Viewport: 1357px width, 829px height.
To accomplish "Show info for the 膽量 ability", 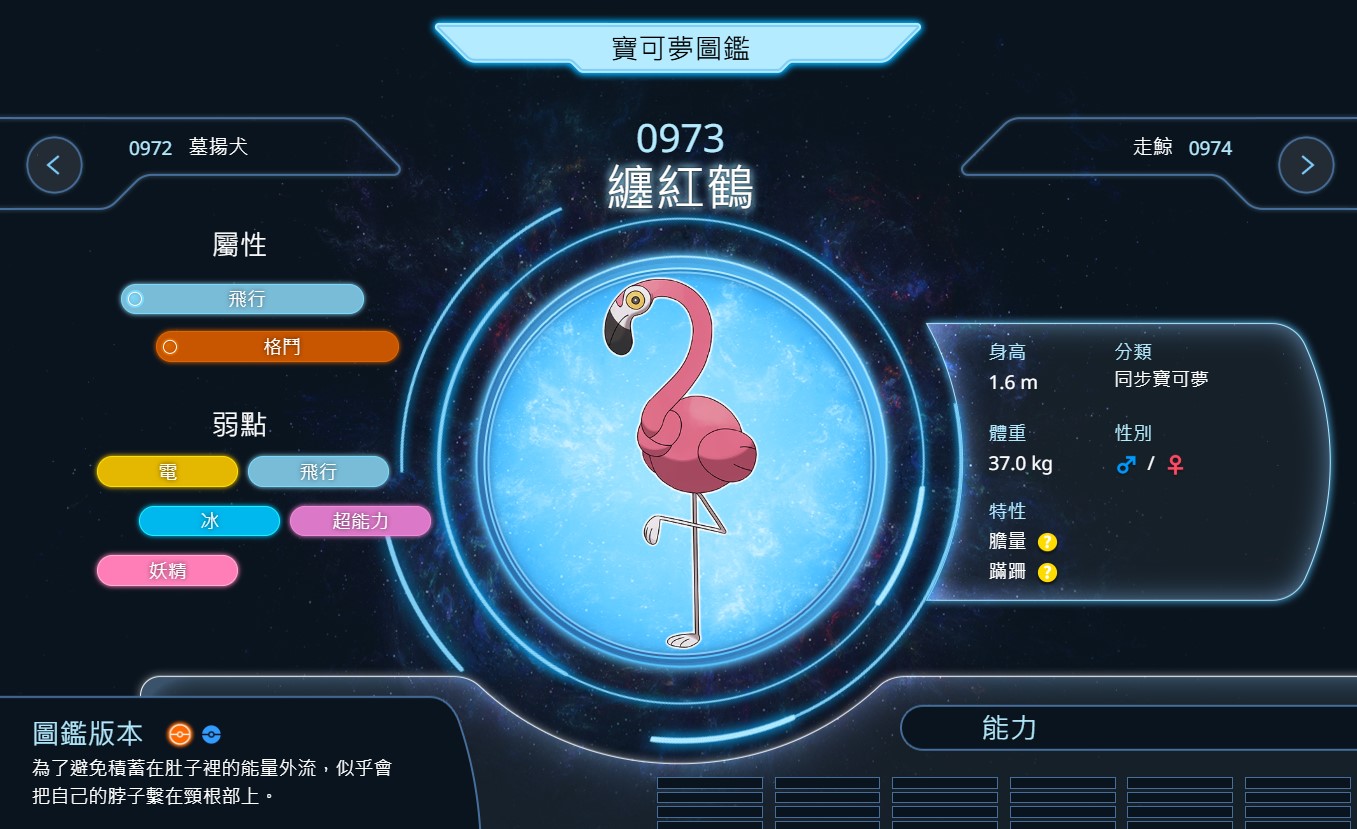I will click(1047, 542).
